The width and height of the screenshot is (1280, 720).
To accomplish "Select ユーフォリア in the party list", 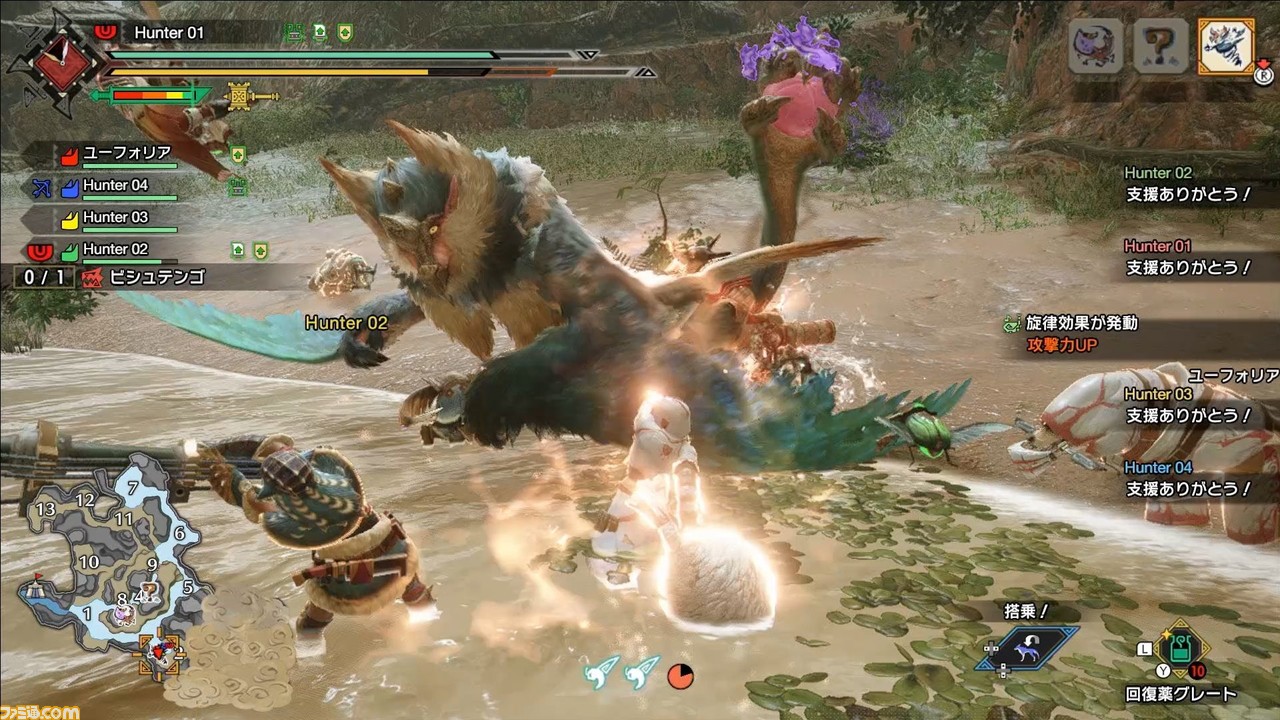I will pos(126,154).
